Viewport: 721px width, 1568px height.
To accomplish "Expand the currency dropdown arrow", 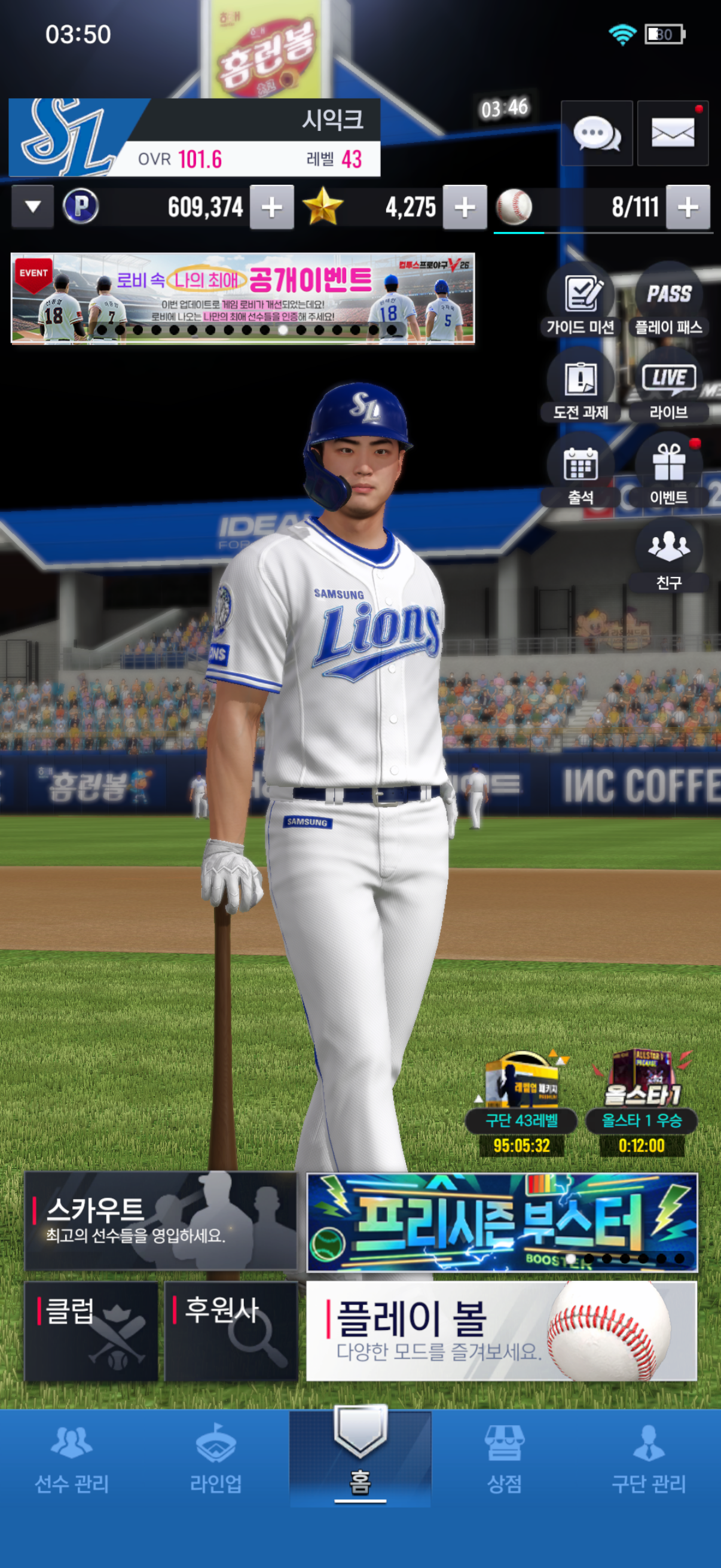I will point(33,207).
